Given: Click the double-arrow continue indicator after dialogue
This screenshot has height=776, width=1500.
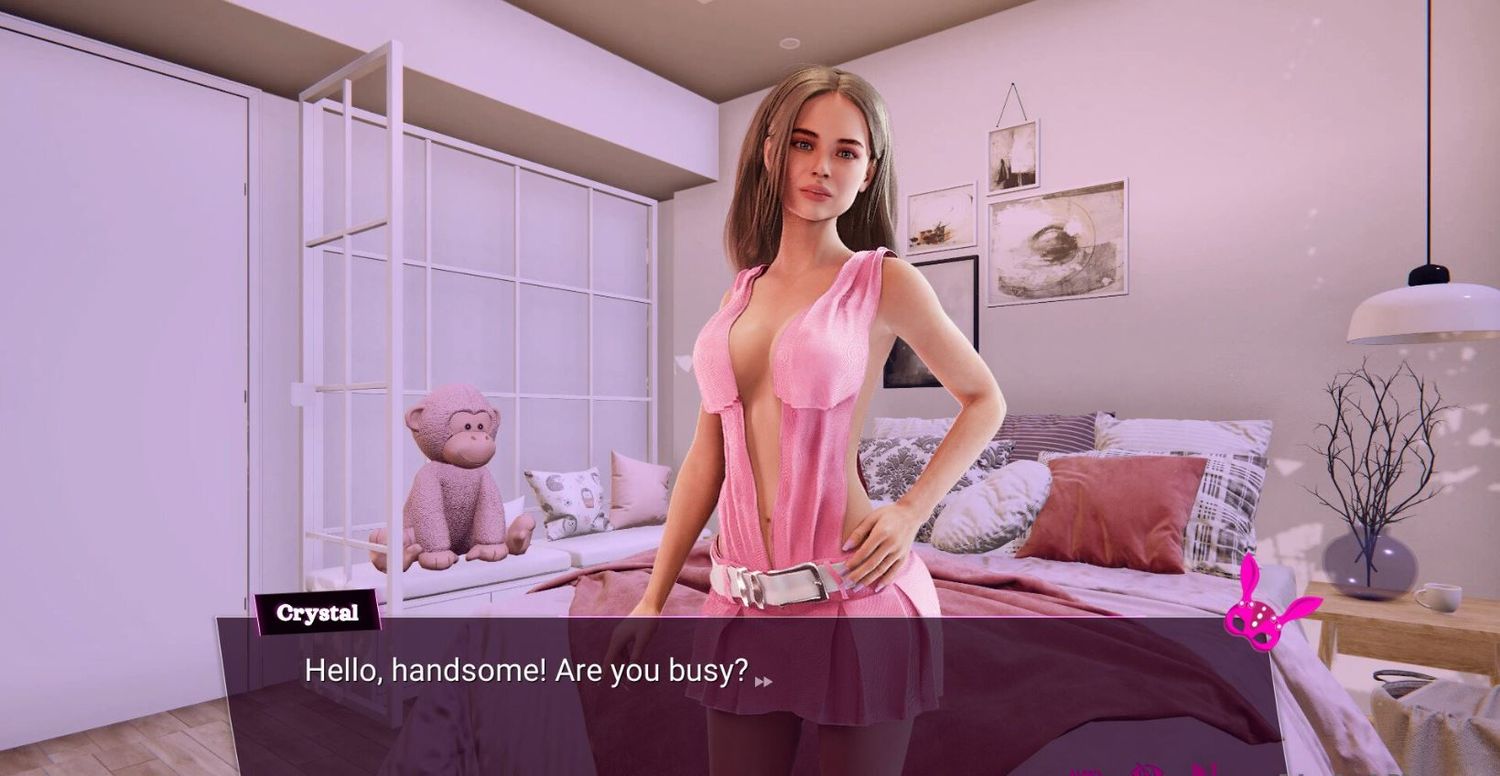Looking at the screenshot, I should pos(763,681).
